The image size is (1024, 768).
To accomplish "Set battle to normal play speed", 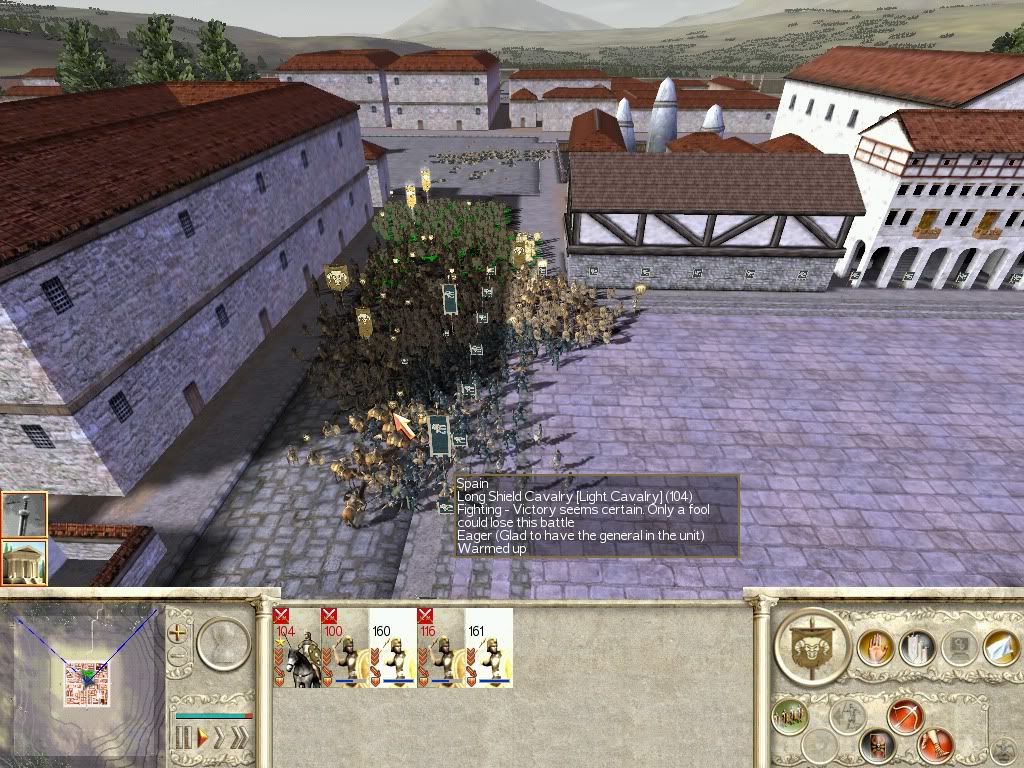I will point(201,740).
